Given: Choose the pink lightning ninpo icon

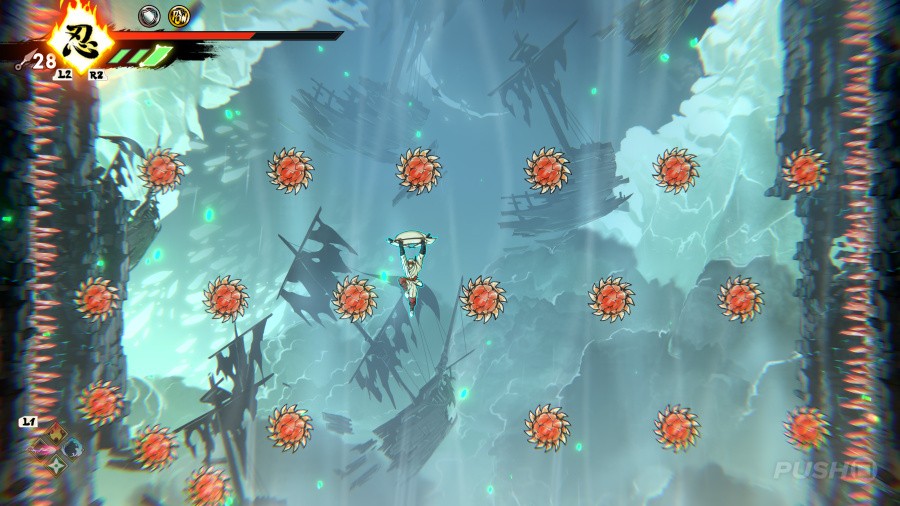Looking at the screenshot, I should click(40, 449).
